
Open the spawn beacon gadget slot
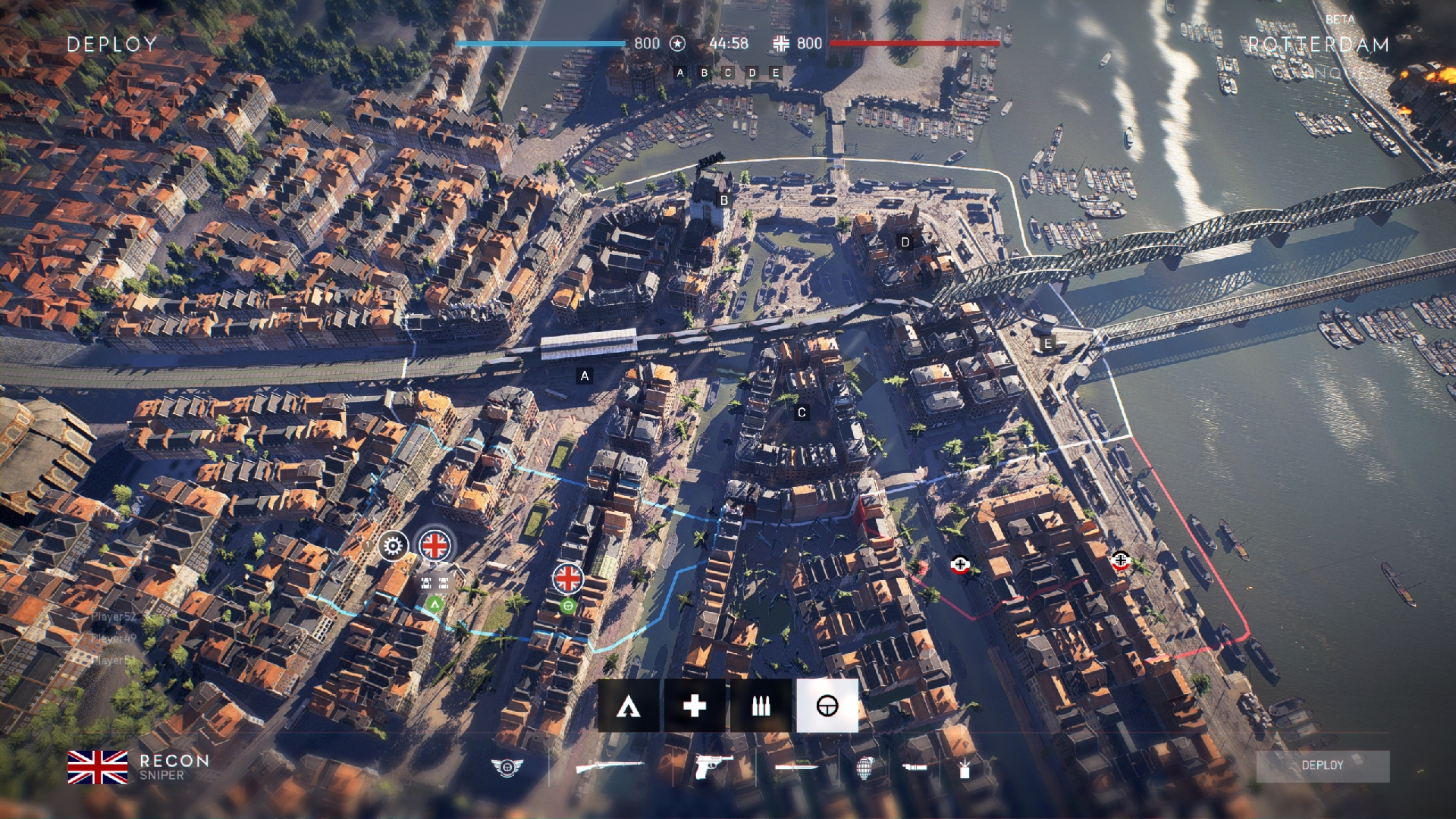[964, 768]
